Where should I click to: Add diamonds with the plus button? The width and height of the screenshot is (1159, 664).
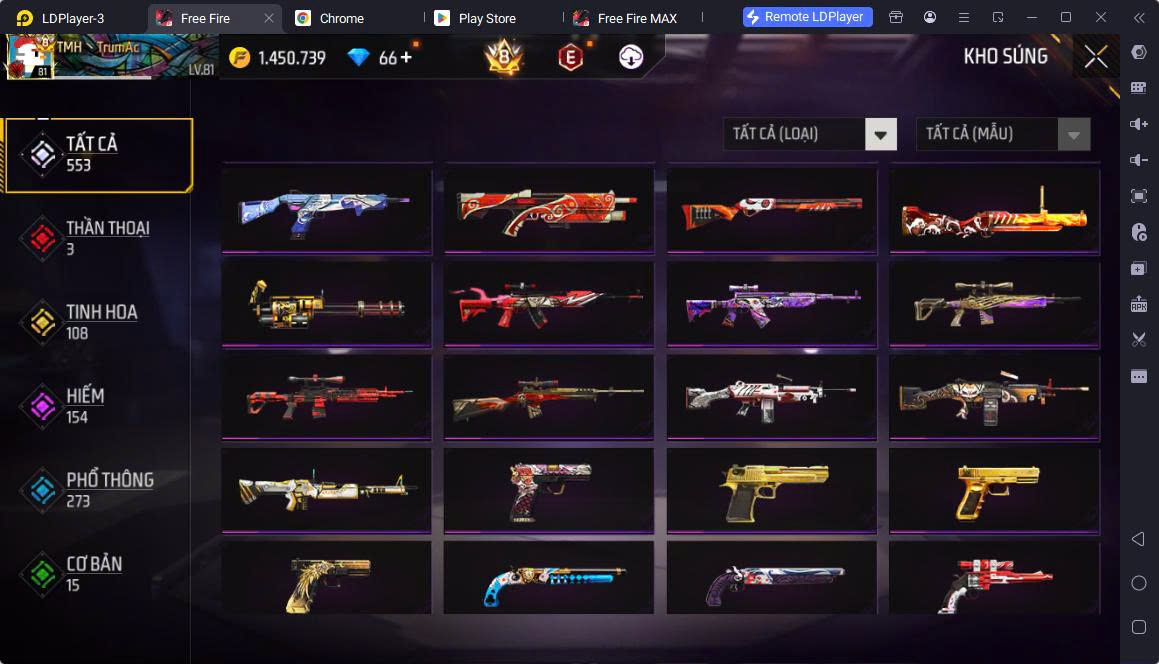coord(406,57)
